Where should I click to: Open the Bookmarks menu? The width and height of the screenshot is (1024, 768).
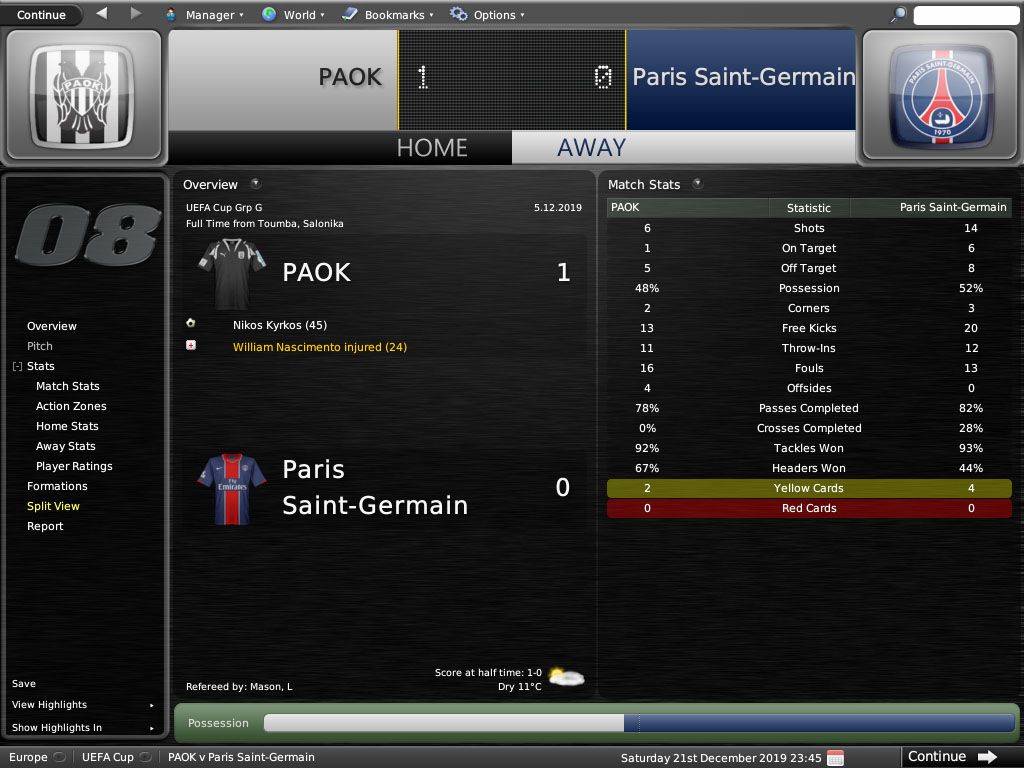[x=388, y=15]
